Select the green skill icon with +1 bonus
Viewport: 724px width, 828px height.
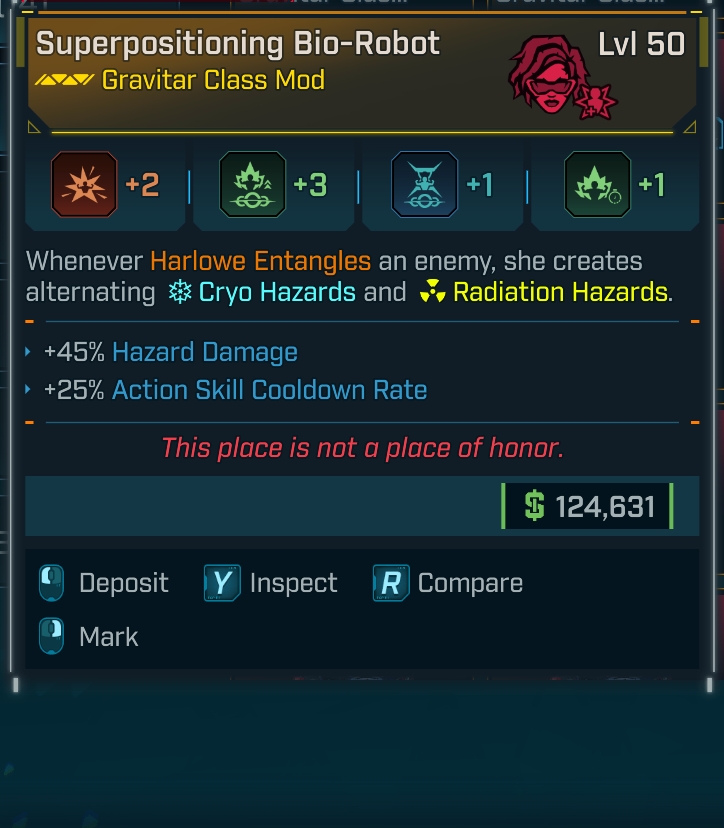coord(597,185)
